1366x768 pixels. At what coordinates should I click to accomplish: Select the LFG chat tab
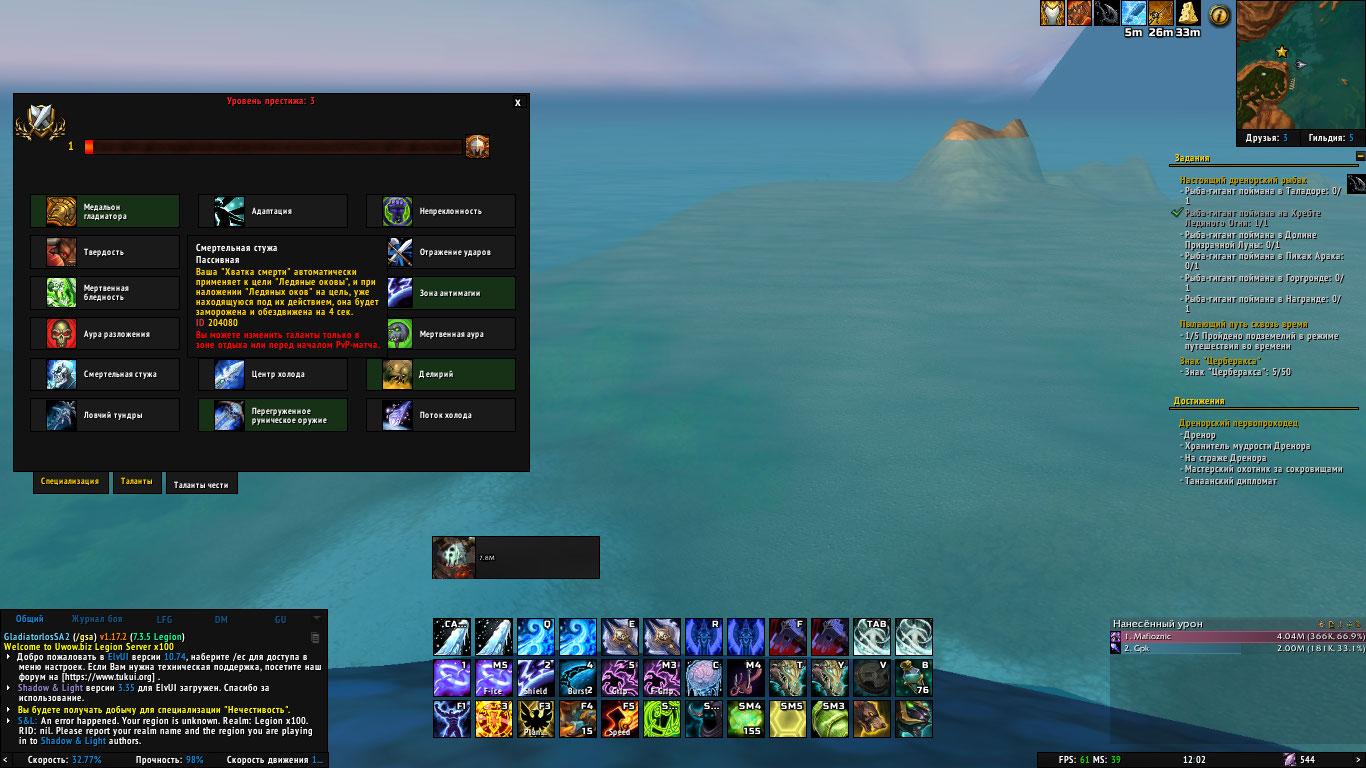[164, 619]
